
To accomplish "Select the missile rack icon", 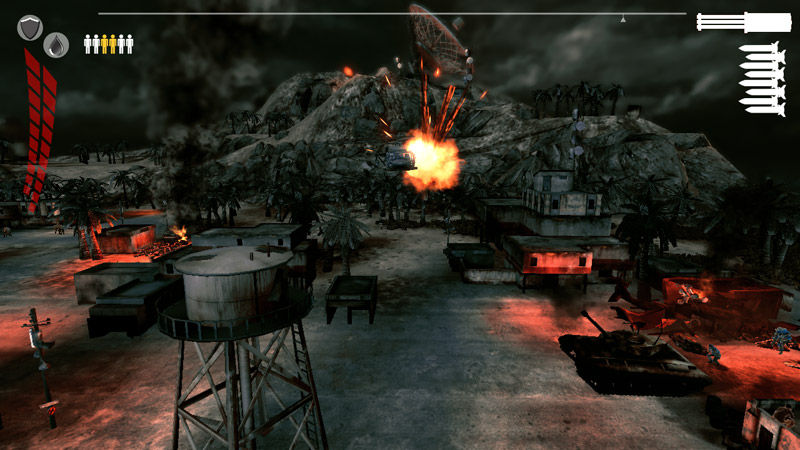I will click(x=762, y=78).
